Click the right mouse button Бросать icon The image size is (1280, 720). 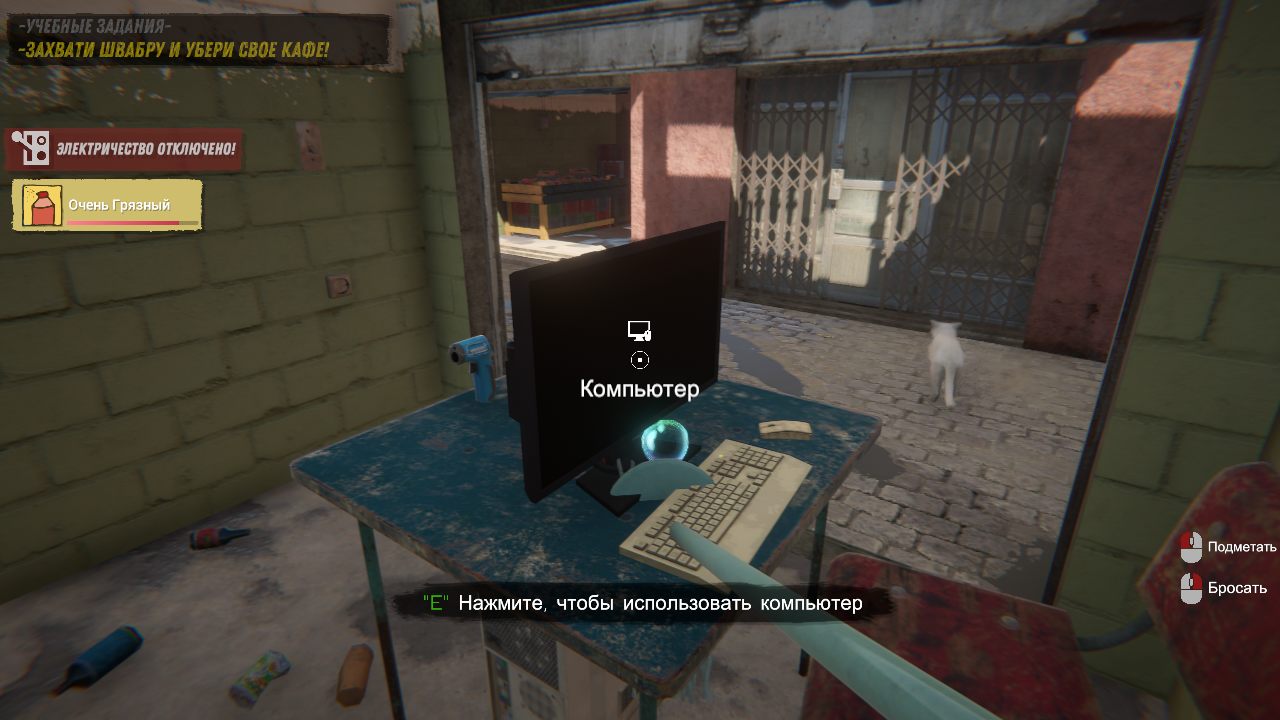click(1193, 589)
